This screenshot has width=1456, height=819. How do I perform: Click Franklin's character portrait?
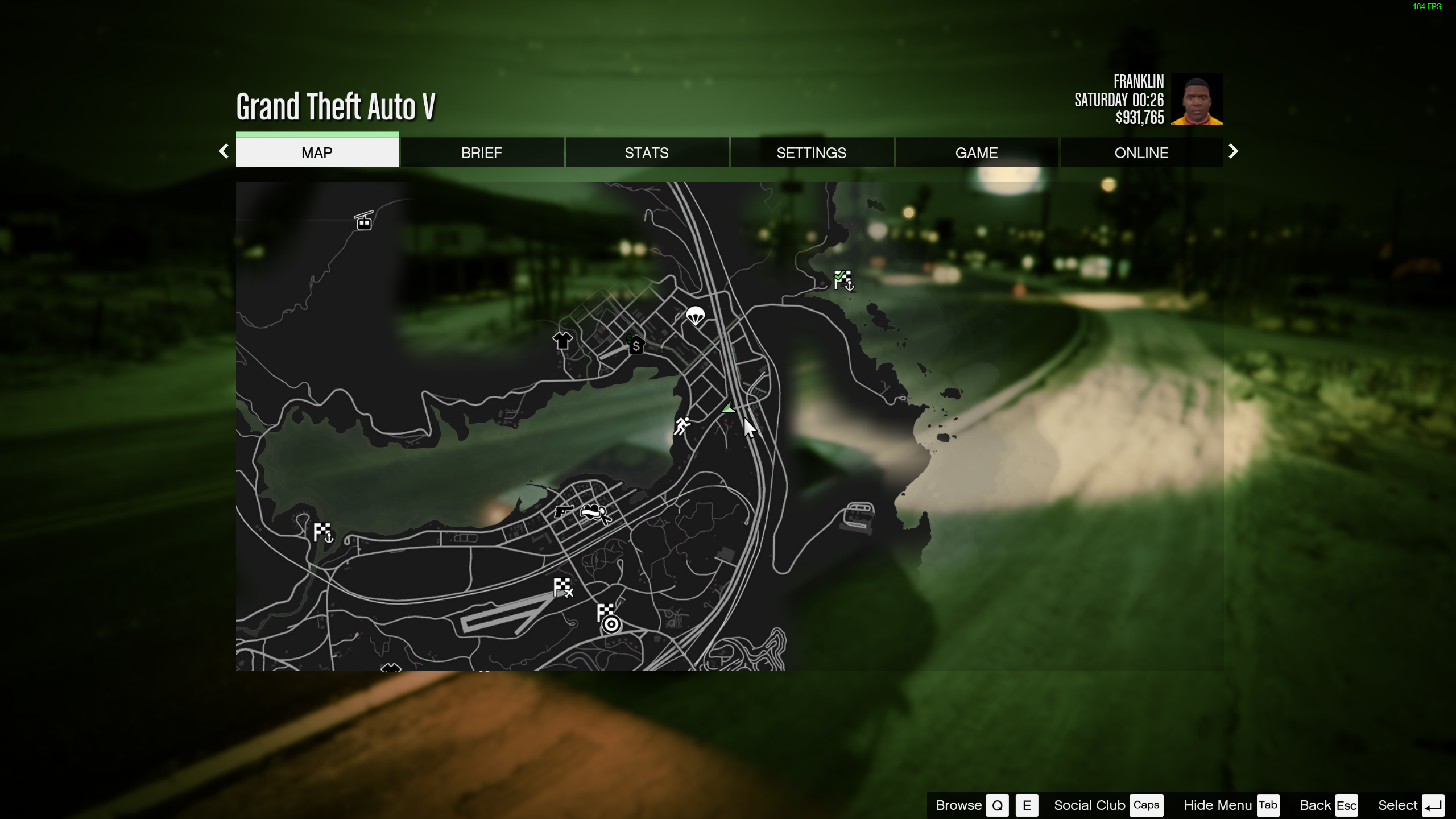coord(1197,99)
